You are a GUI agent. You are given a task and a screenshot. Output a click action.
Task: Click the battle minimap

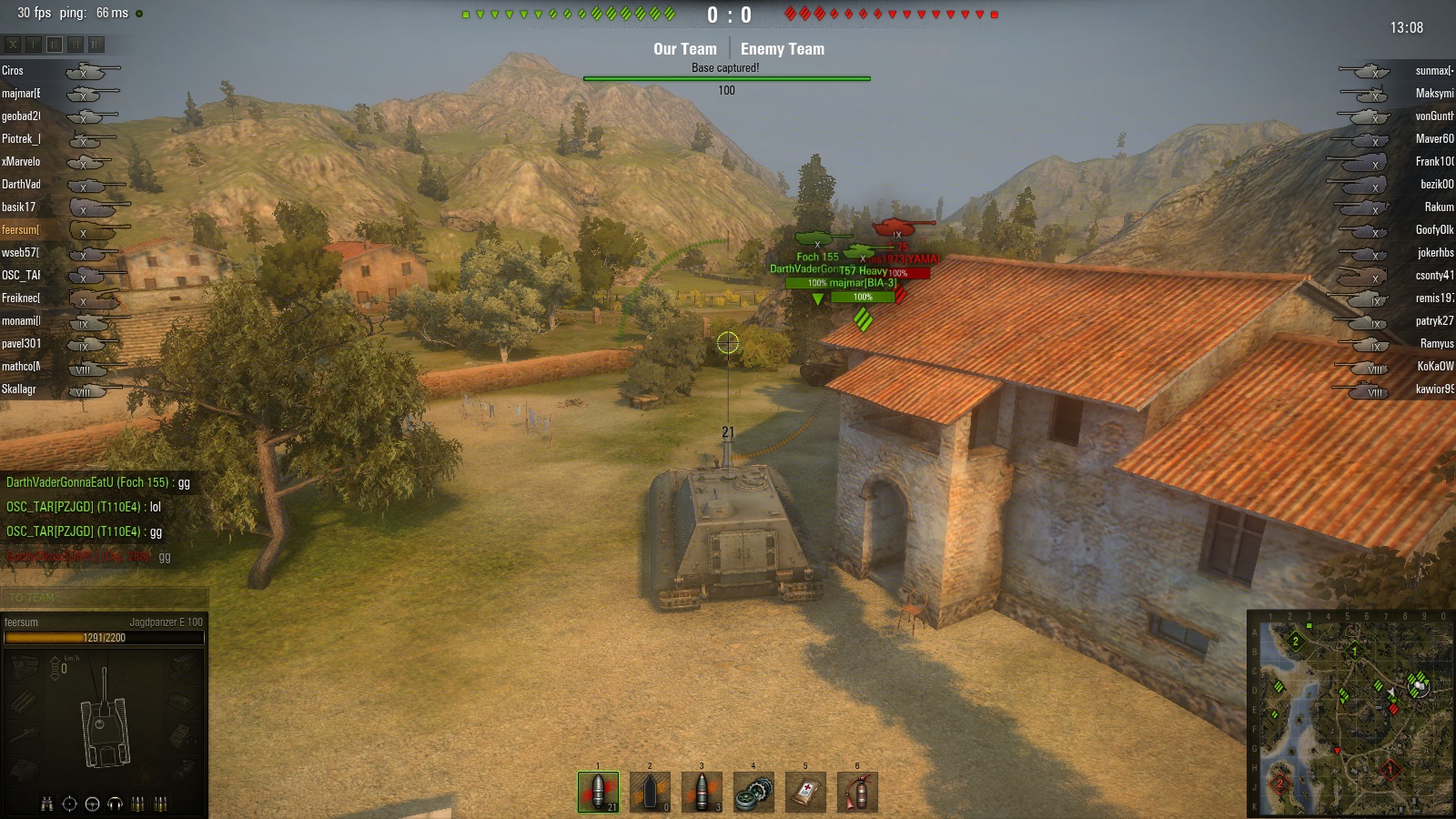click(1350, 714)
